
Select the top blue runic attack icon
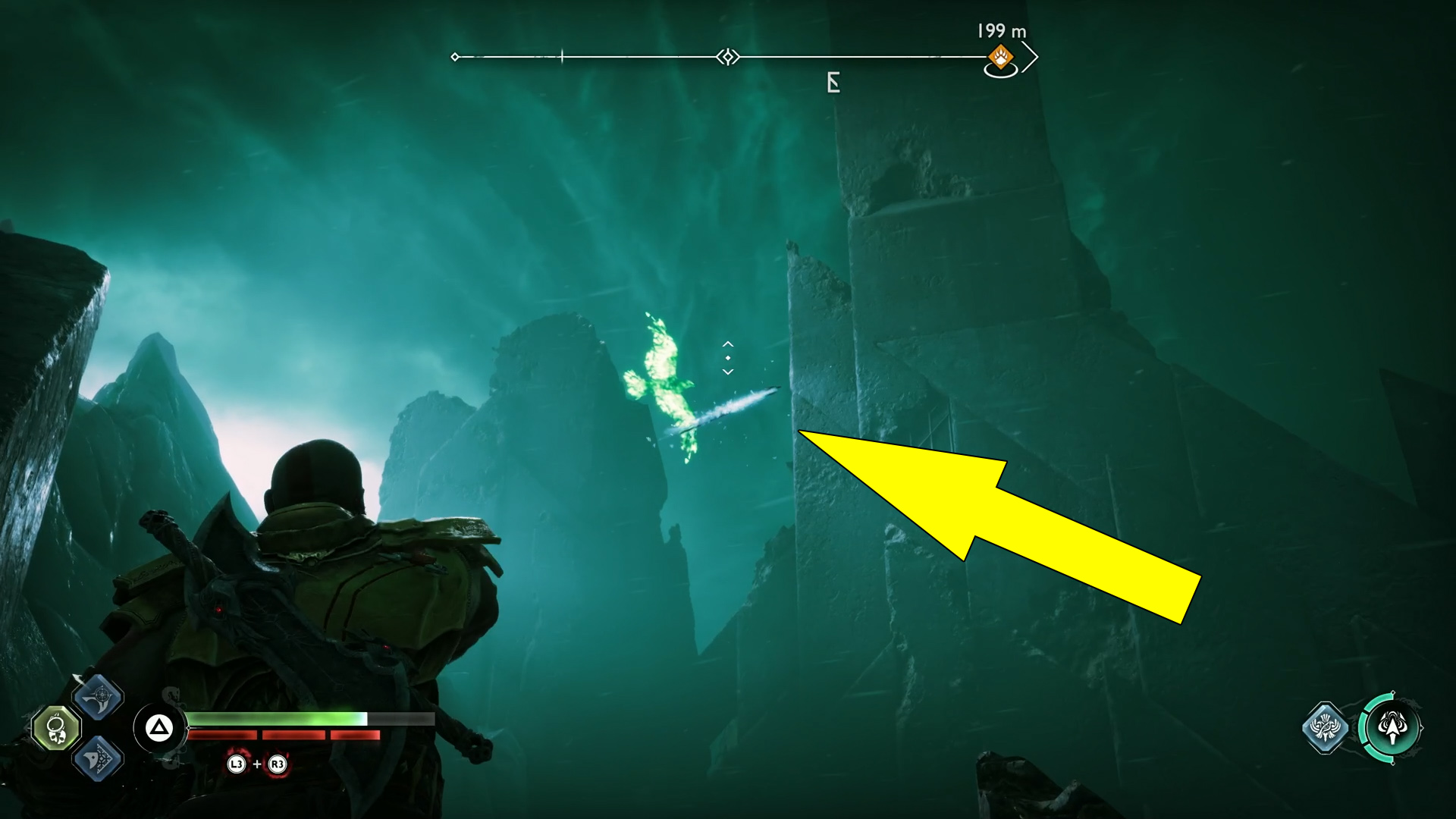click(x=99, y=697)
